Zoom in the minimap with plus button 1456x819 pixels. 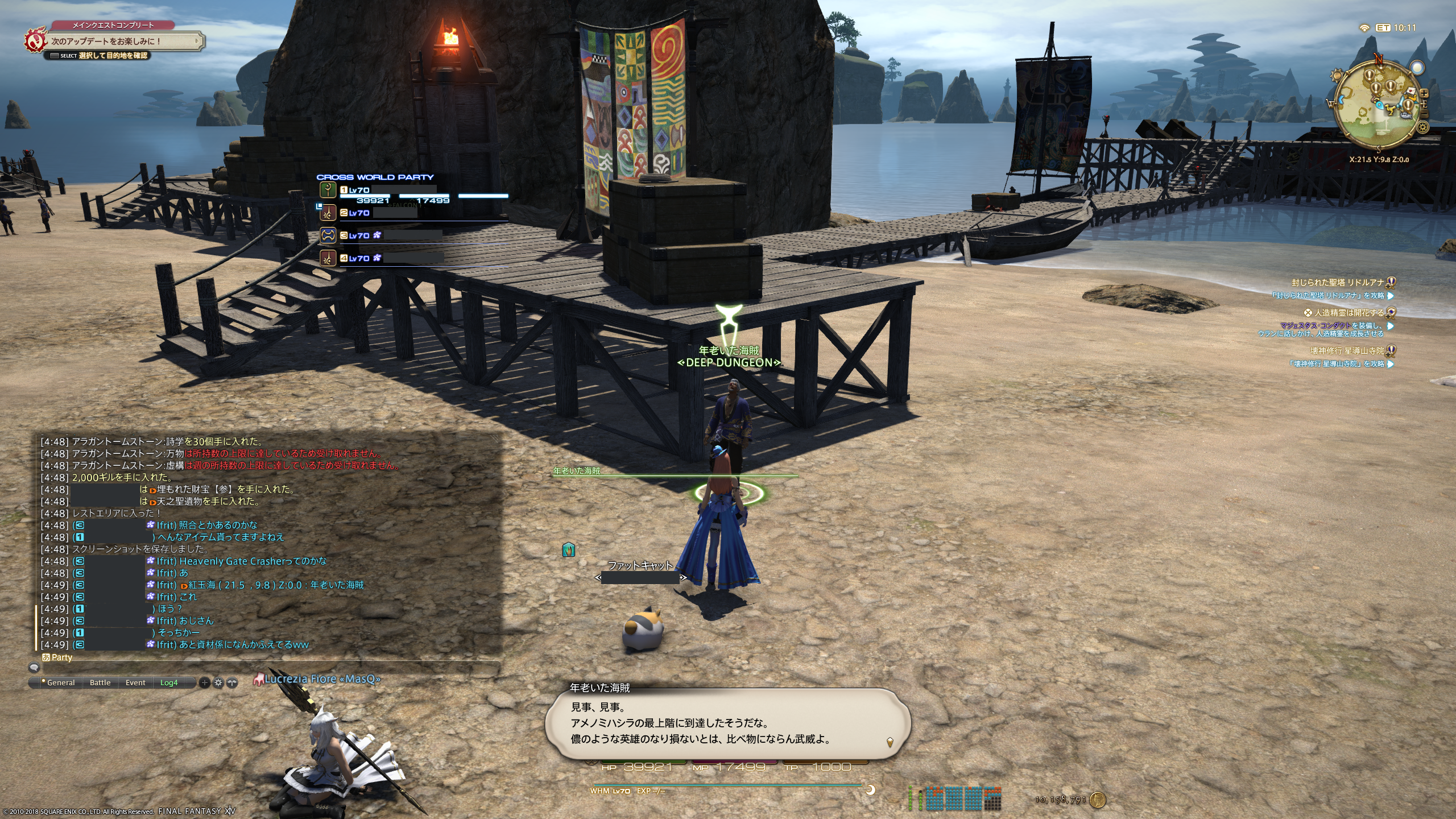tap(1424, 93)
